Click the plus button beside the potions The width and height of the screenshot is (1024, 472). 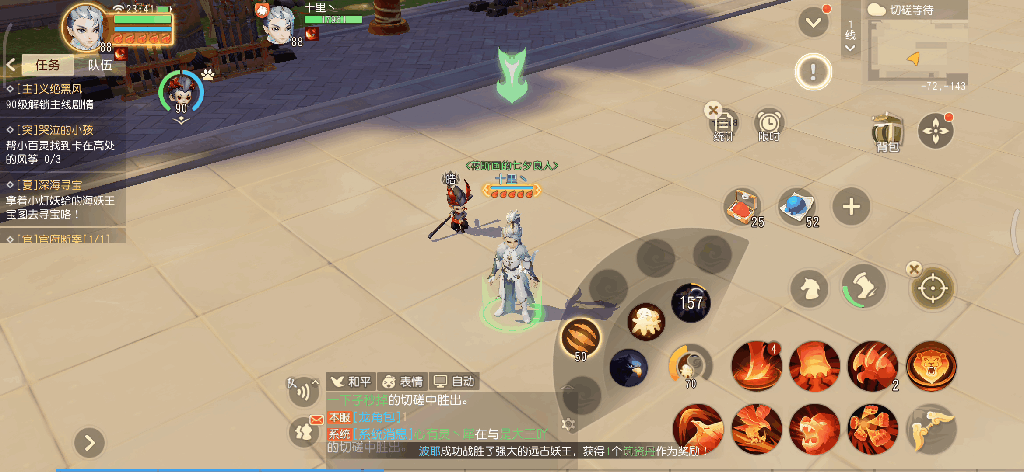[x=851, y=207]
